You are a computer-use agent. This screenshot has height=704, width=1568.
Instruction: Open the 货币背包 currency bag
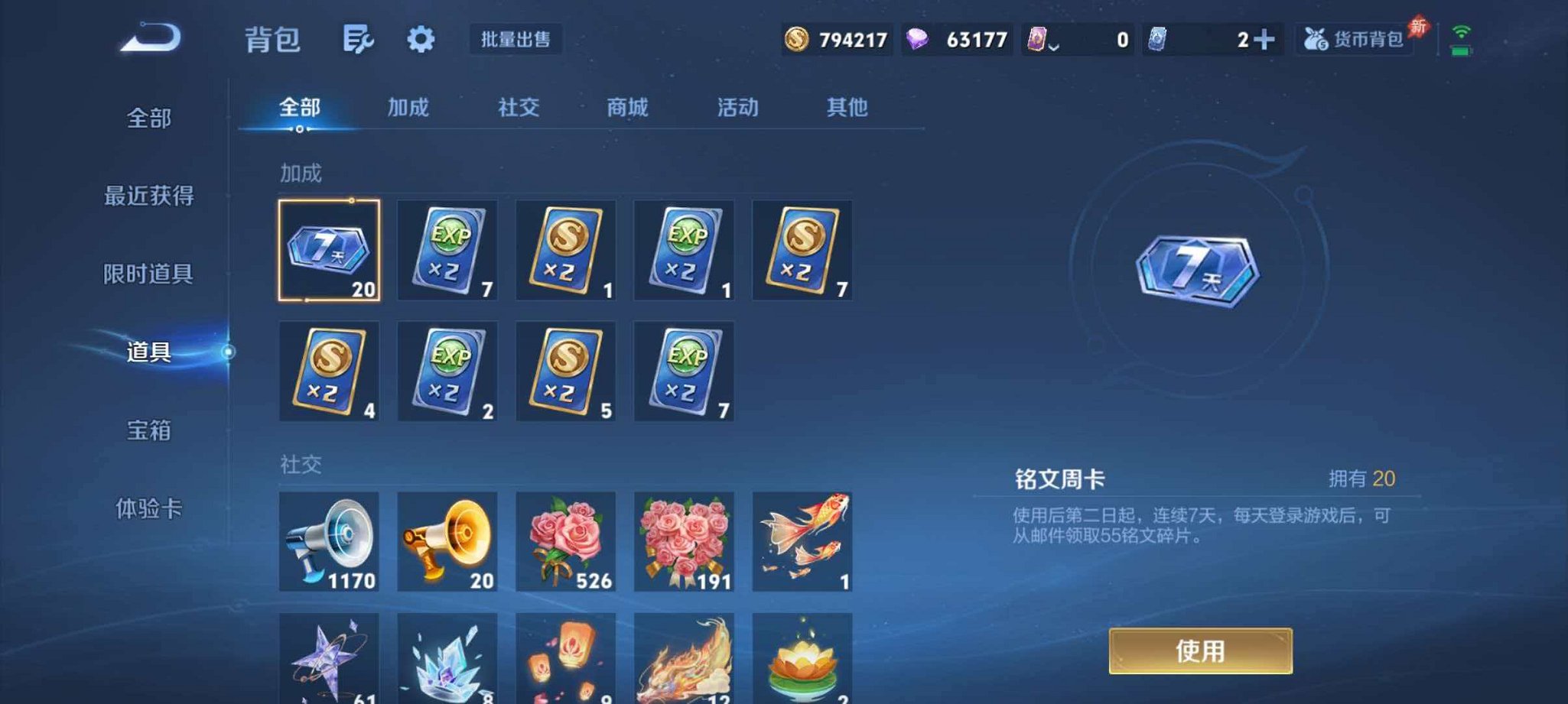[x=1352, y=42]
